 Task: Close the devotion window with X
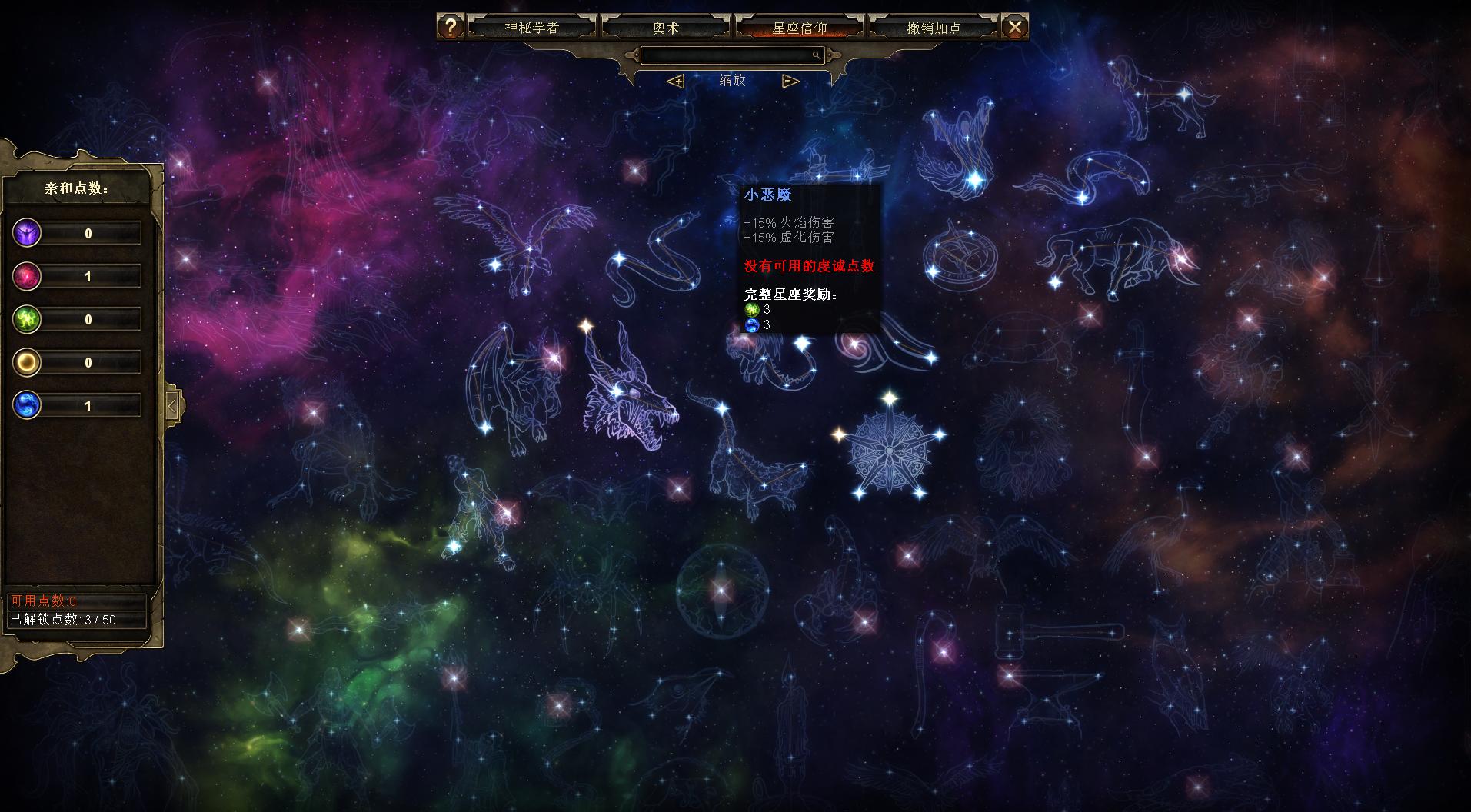tap(1015, 27)
